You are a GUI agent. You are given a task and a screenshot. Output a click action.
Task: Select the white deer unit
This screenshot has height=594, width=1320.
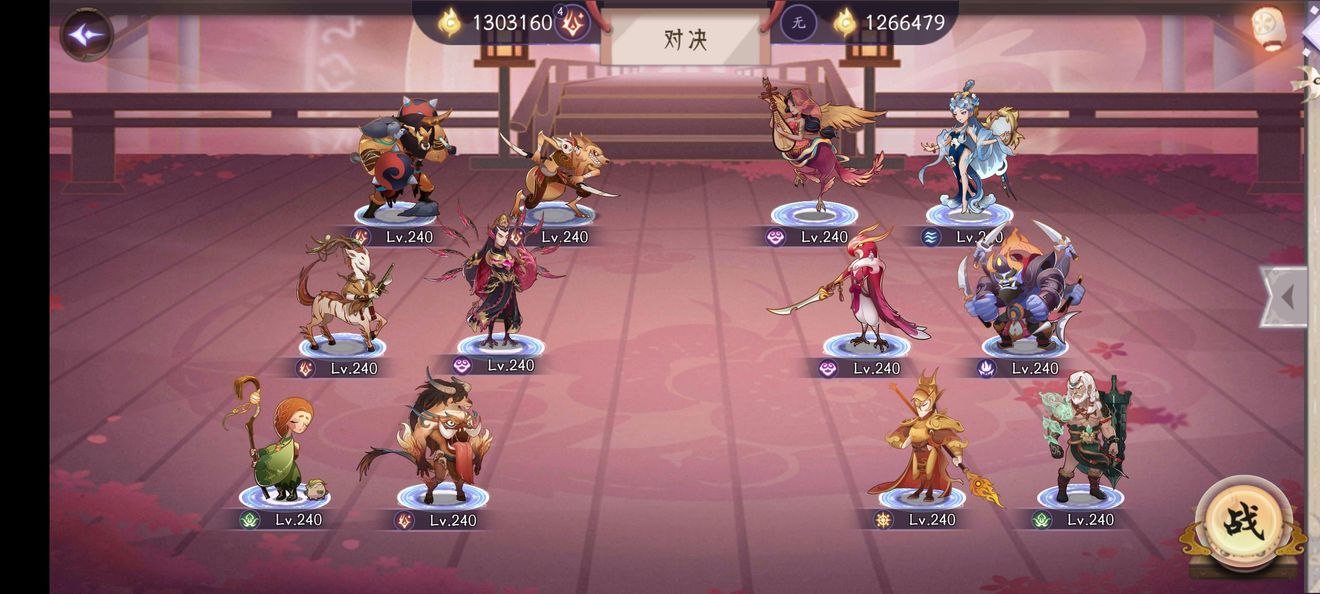pos(341,293)
